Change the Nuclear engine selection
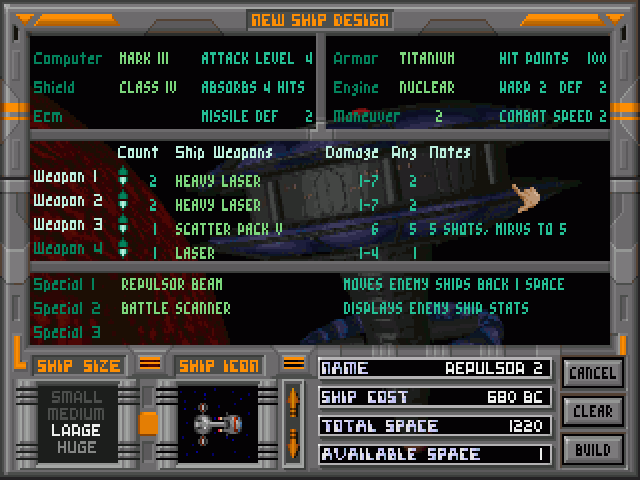The width and height of the screenshot is (640, 480). (x=427, y=87)
